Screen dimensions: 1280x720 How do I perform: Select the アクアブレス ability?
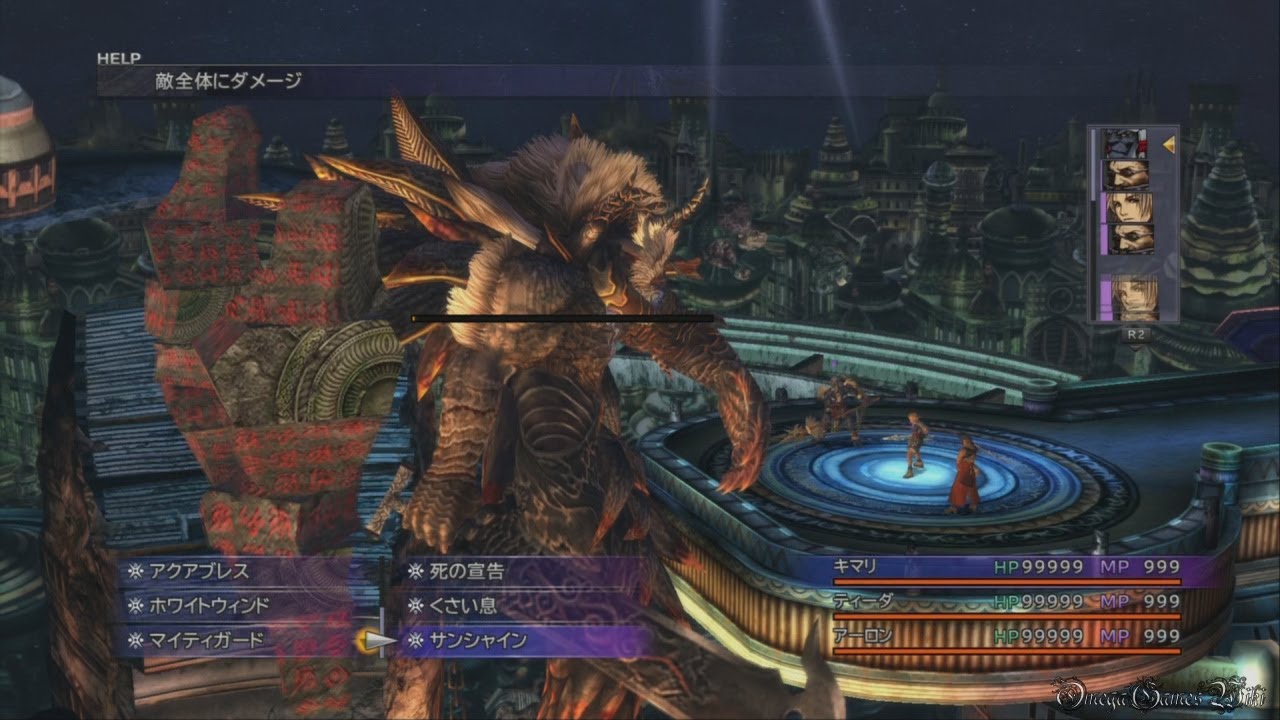pyautogui.click(x=199, y=572)
